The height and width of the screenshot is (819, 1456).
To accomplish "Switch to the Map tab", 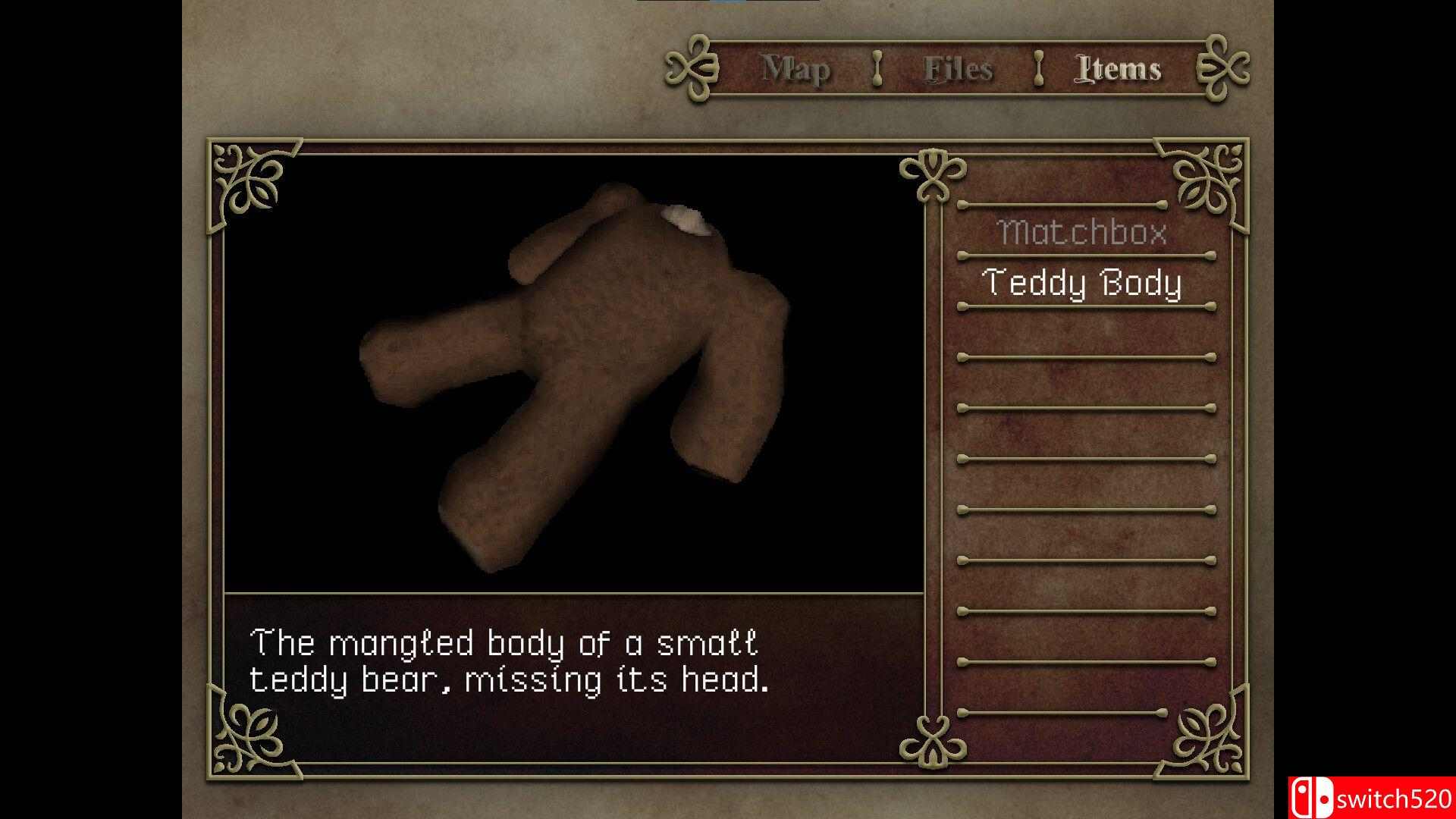I will 795,70.
